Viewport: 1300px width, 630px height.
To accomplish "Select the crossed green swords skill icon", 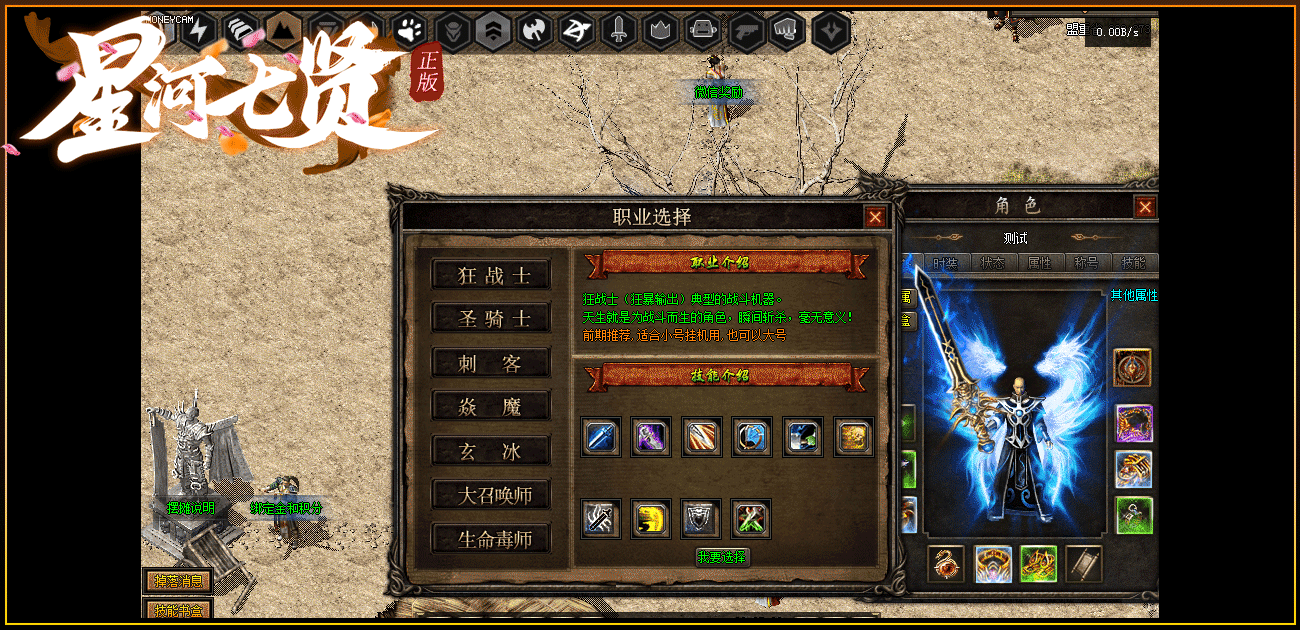I will pyautogui.click(x=751, y=518).
